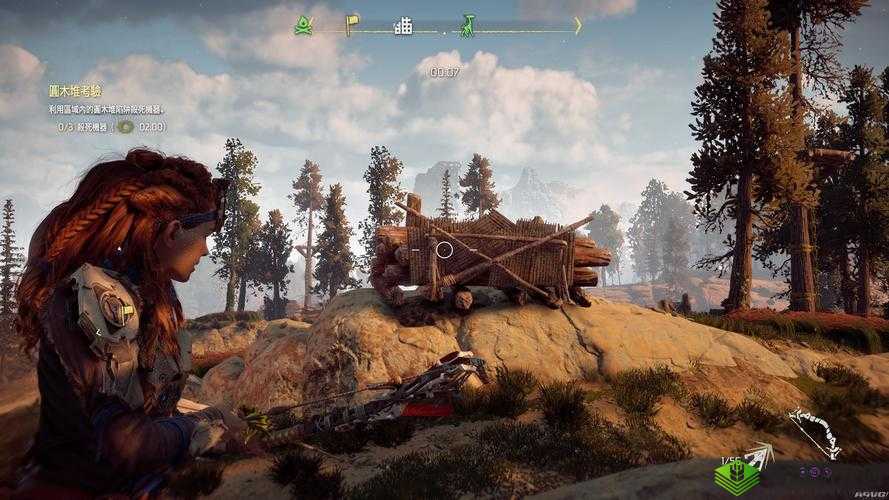Click the yellow flag marker on the compass
The height and width of the screenshot is (500, 889).
pyautogui.click(x=352, y=24)
